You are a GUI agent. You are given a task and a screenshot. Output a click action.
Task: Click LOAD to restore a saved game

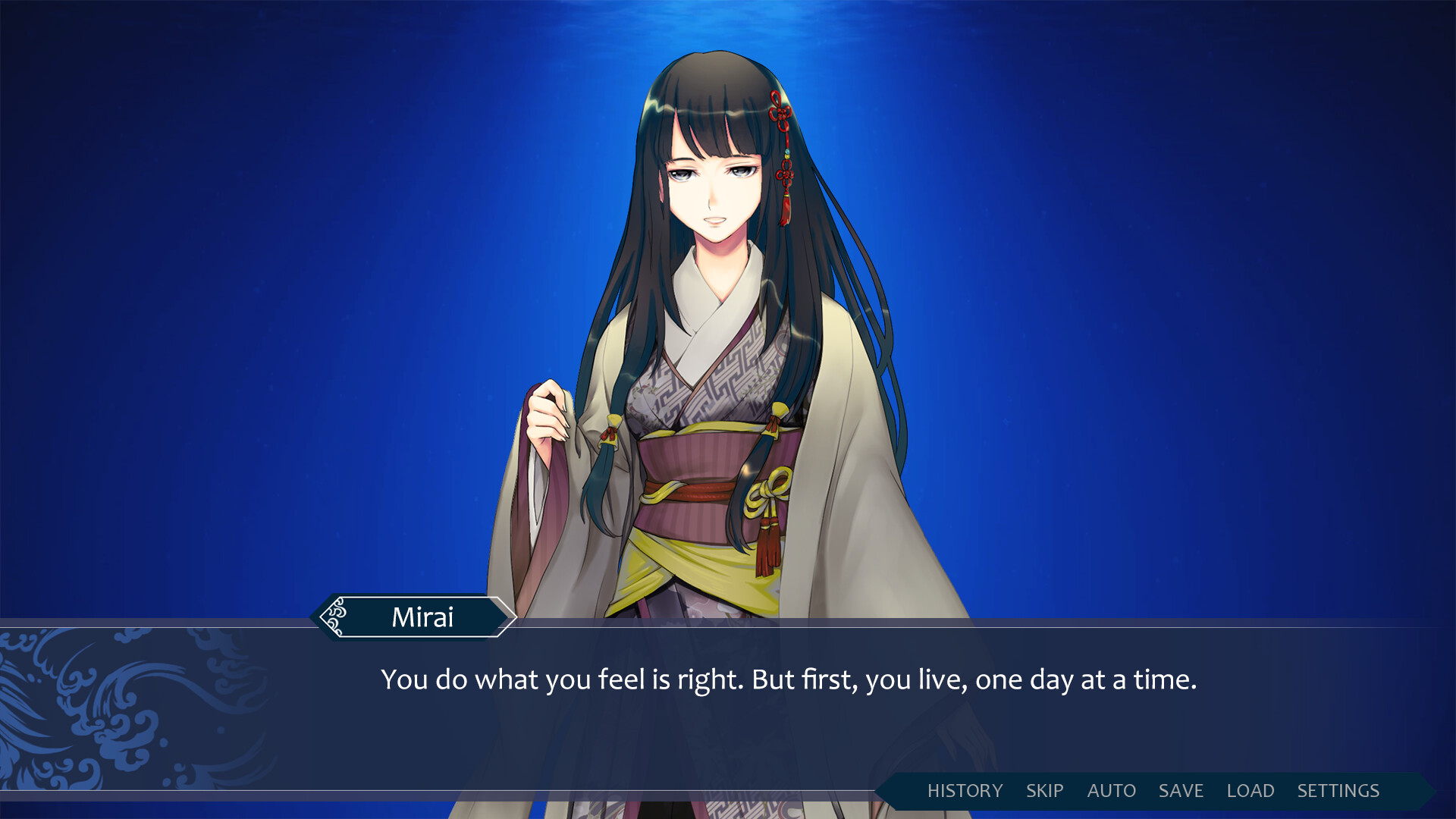(1251, 791)
